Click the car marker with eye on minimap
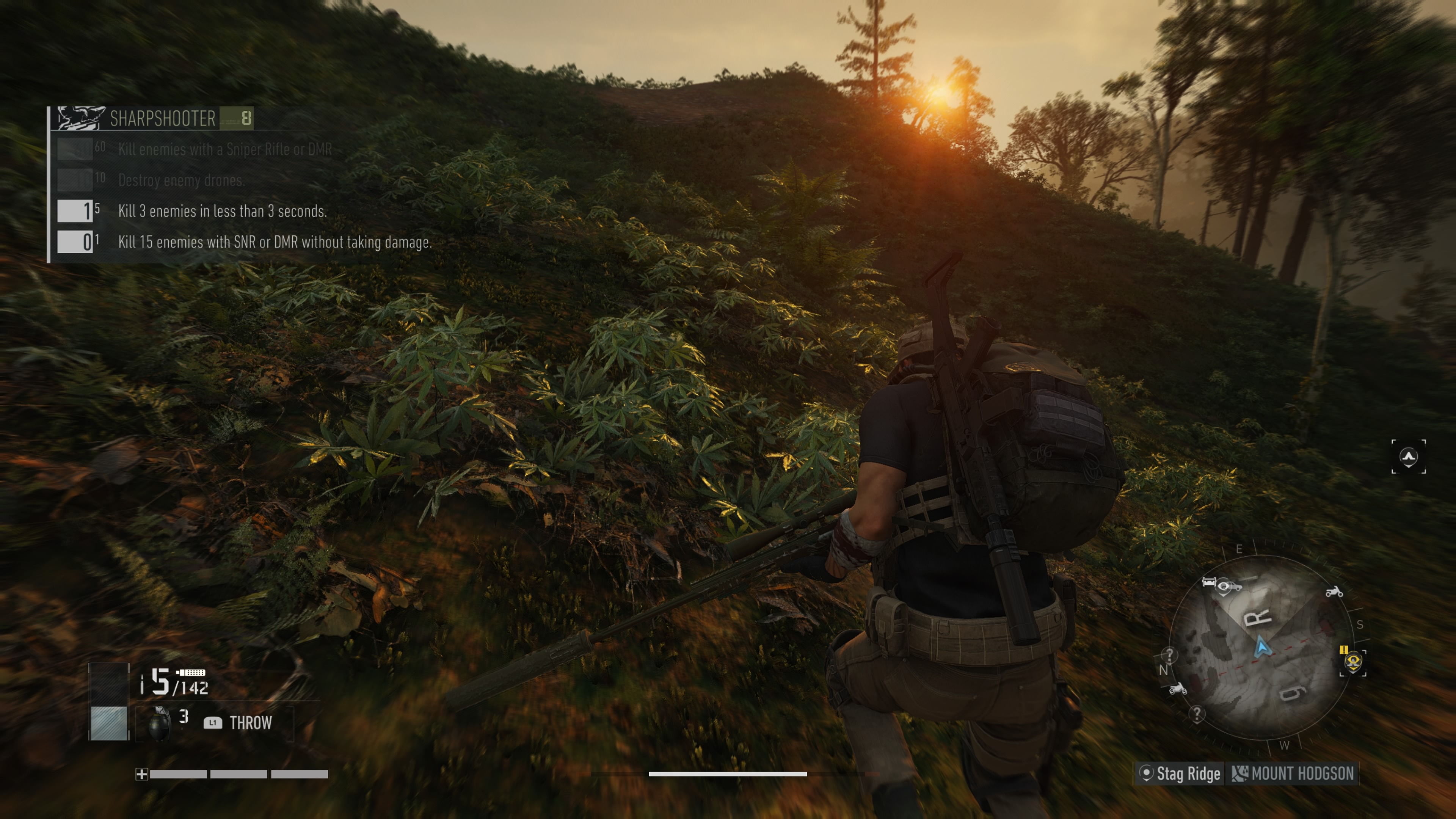 (1222, 585)
